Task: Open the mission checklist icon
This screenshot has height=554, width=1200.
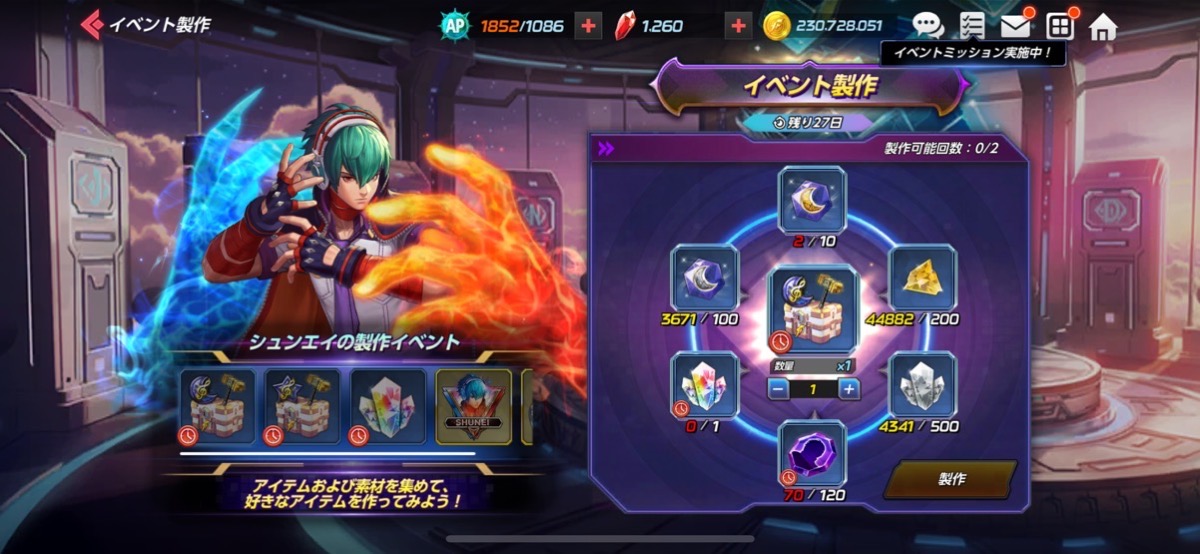Action: pos(971,25)
